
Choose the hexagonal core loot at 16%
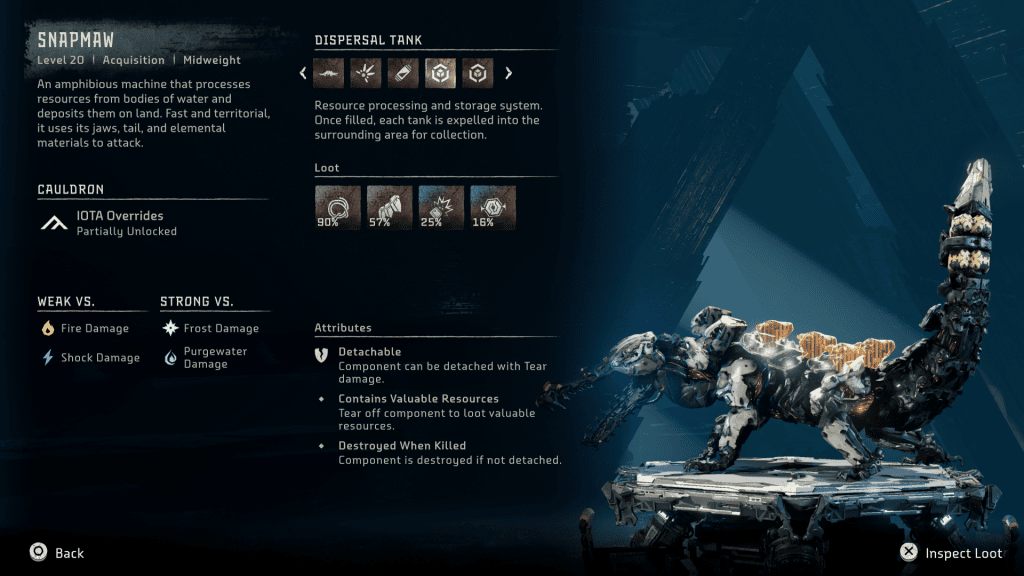[493, 207]
